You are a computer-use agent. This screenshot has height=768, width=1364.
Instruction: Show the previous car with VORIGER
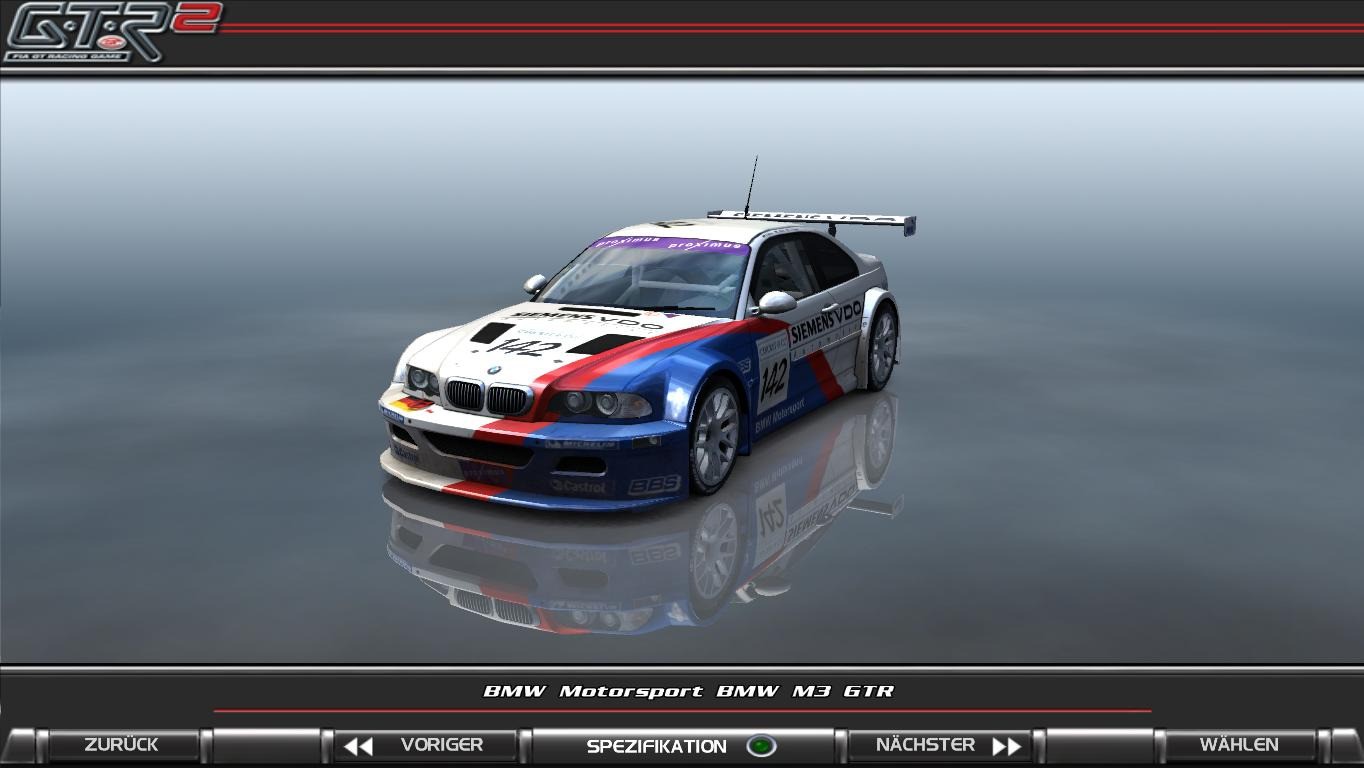[x=425, y=745]
